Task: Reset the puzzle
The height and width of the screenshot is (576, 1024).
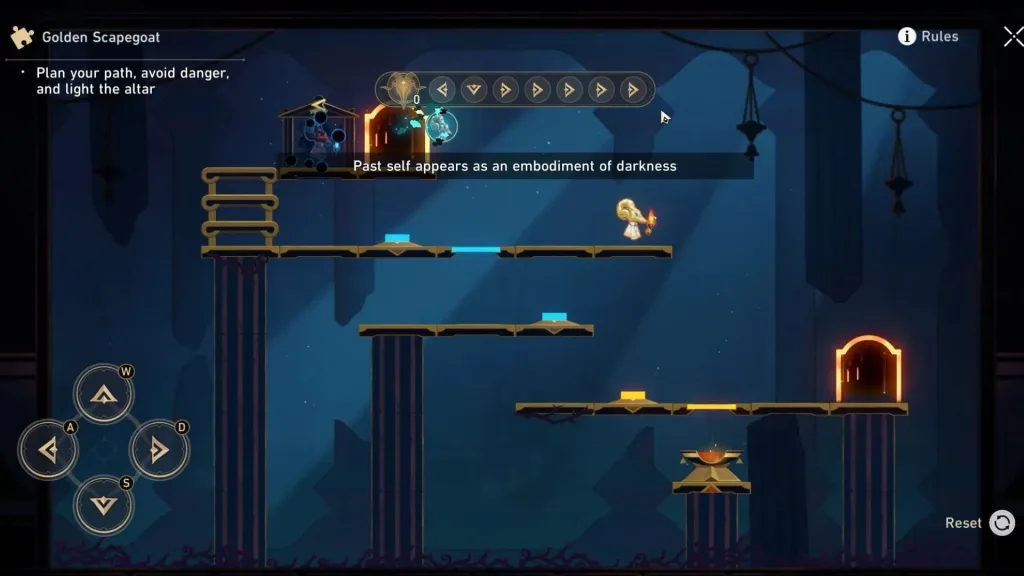Action: tap(1001, 522)
